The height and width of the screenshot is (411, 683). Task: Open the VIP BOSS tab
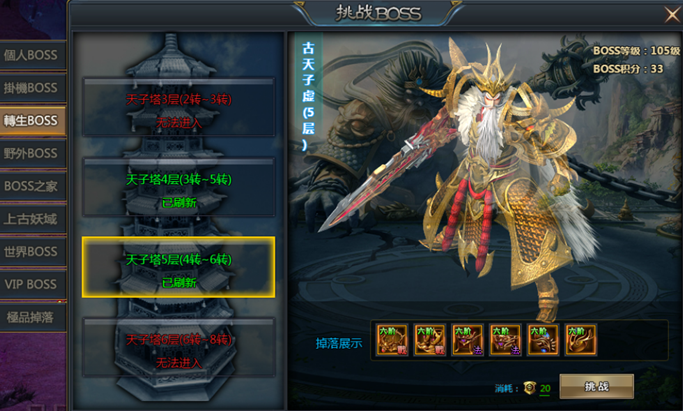[31, 285]
